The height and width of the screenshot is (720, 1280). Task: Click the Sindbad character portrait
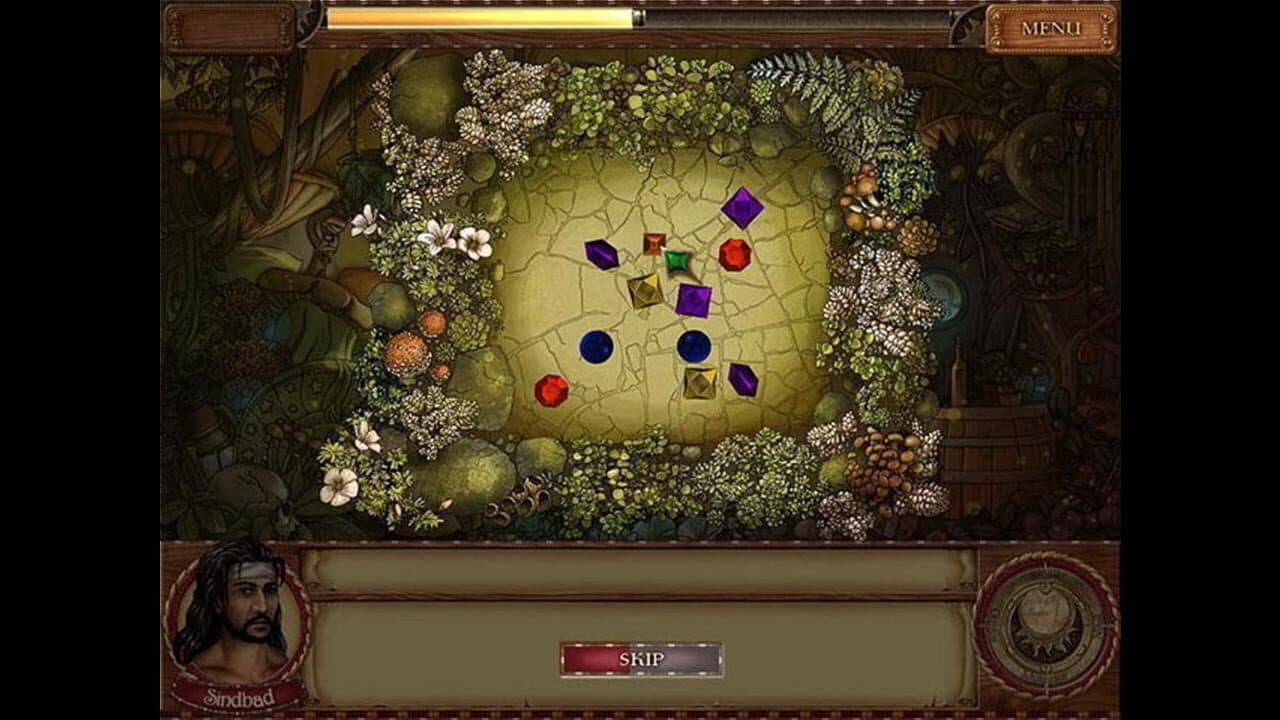pos(240,613)
